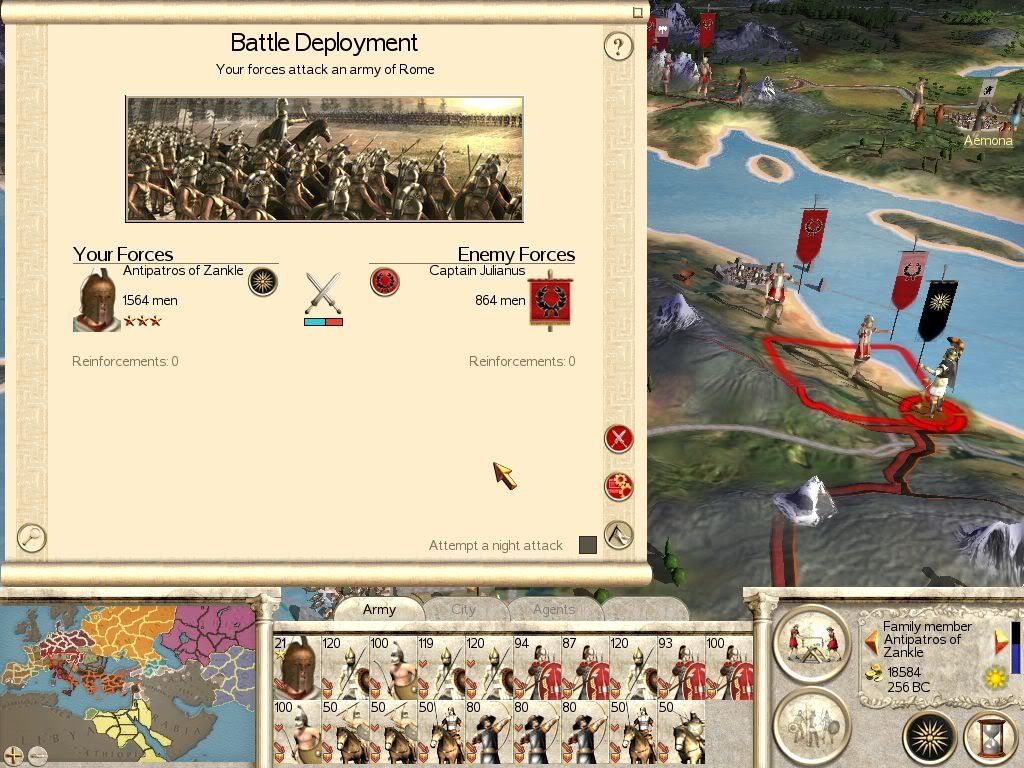Select the general's 21-man bodyguard unit card
The width and height of the screenshot is (1024, 768).
pos(297,667)
